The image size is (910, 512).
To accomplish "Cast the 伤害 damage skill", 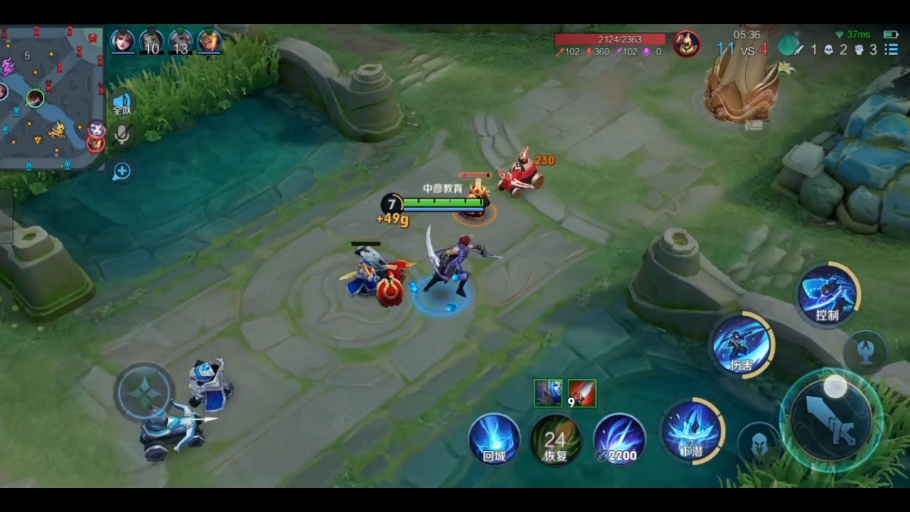I will [x=741, y=345].
